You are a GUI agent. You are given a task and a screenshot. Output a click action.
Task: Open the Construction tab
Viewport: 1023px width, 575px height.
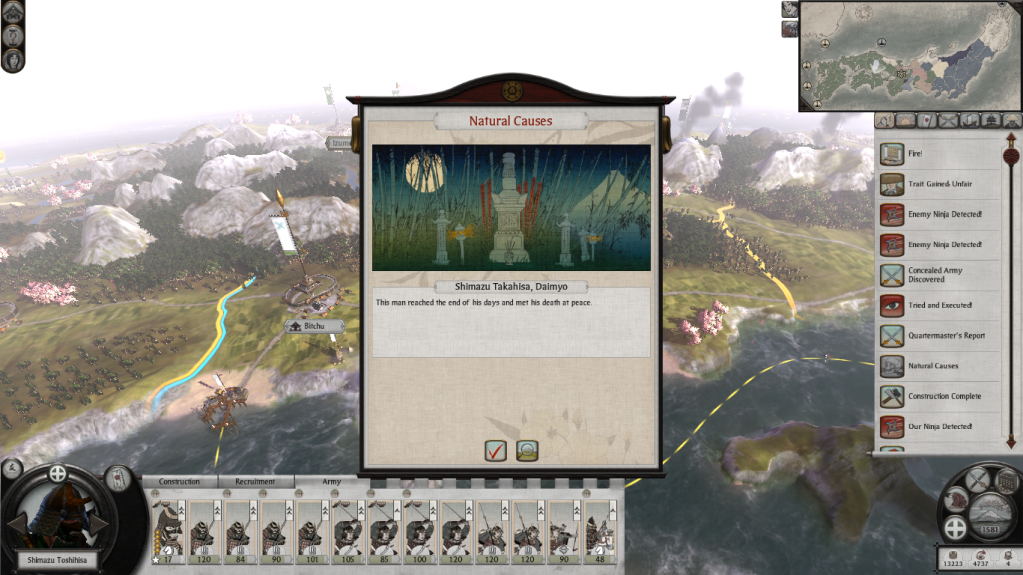pyautogui.click(x=179, y=482)
